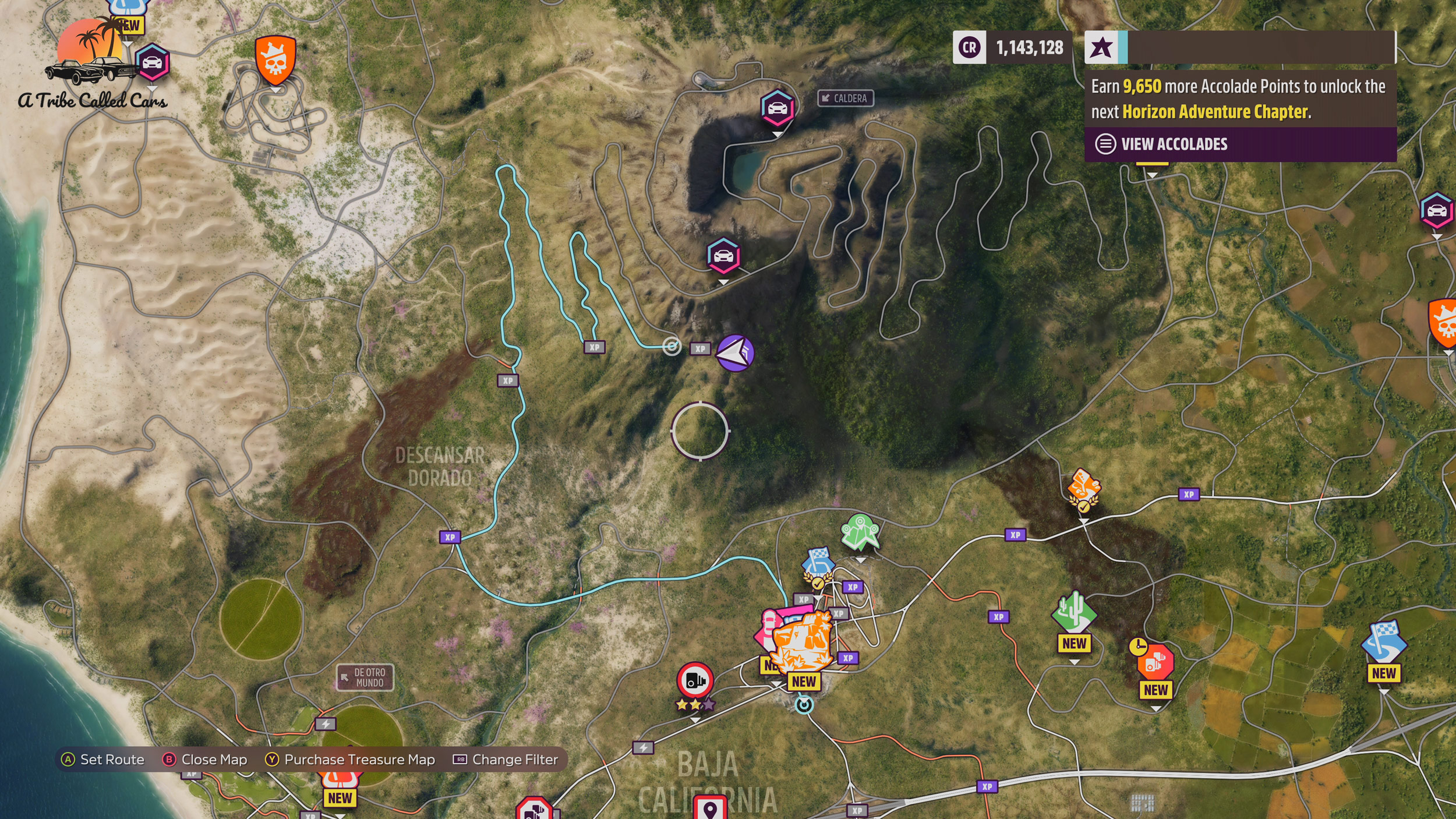Image resolution: width=1456 pixels, height=819 pixels.
Task: Select the De Otro Mundo landmark label
Action: 365,677
